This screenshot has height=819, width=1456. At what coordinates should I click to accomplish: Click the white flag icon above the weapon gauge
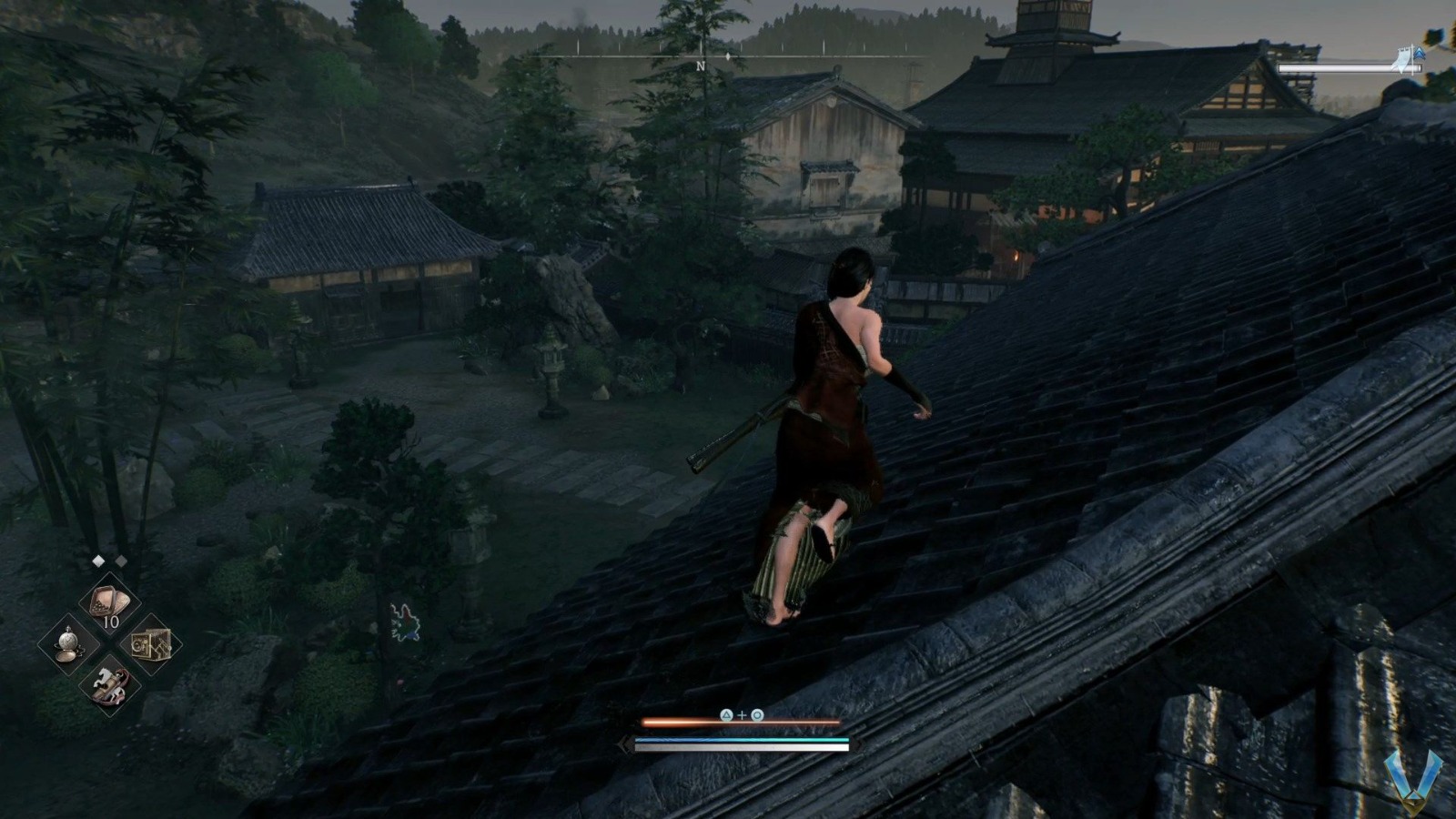coord(1404,59)
